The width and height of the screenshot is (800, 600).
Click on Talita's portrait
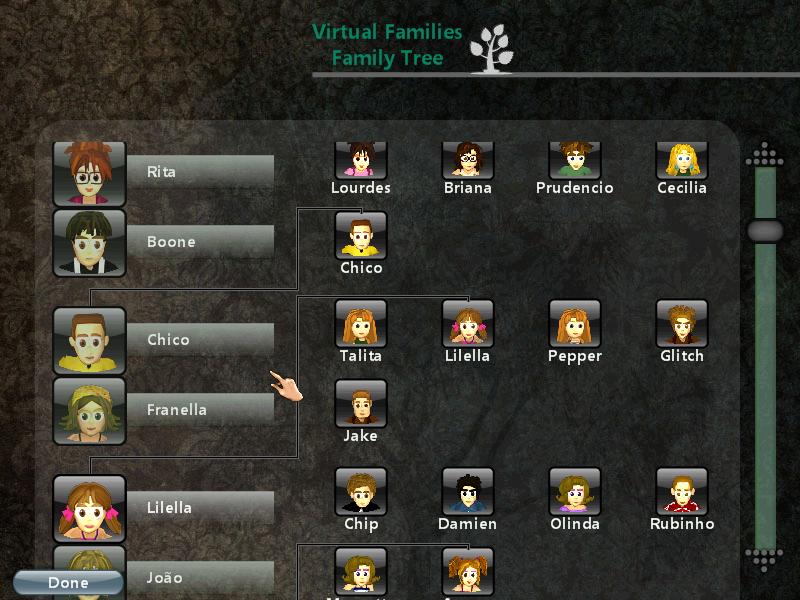click(x=361, y=324)
